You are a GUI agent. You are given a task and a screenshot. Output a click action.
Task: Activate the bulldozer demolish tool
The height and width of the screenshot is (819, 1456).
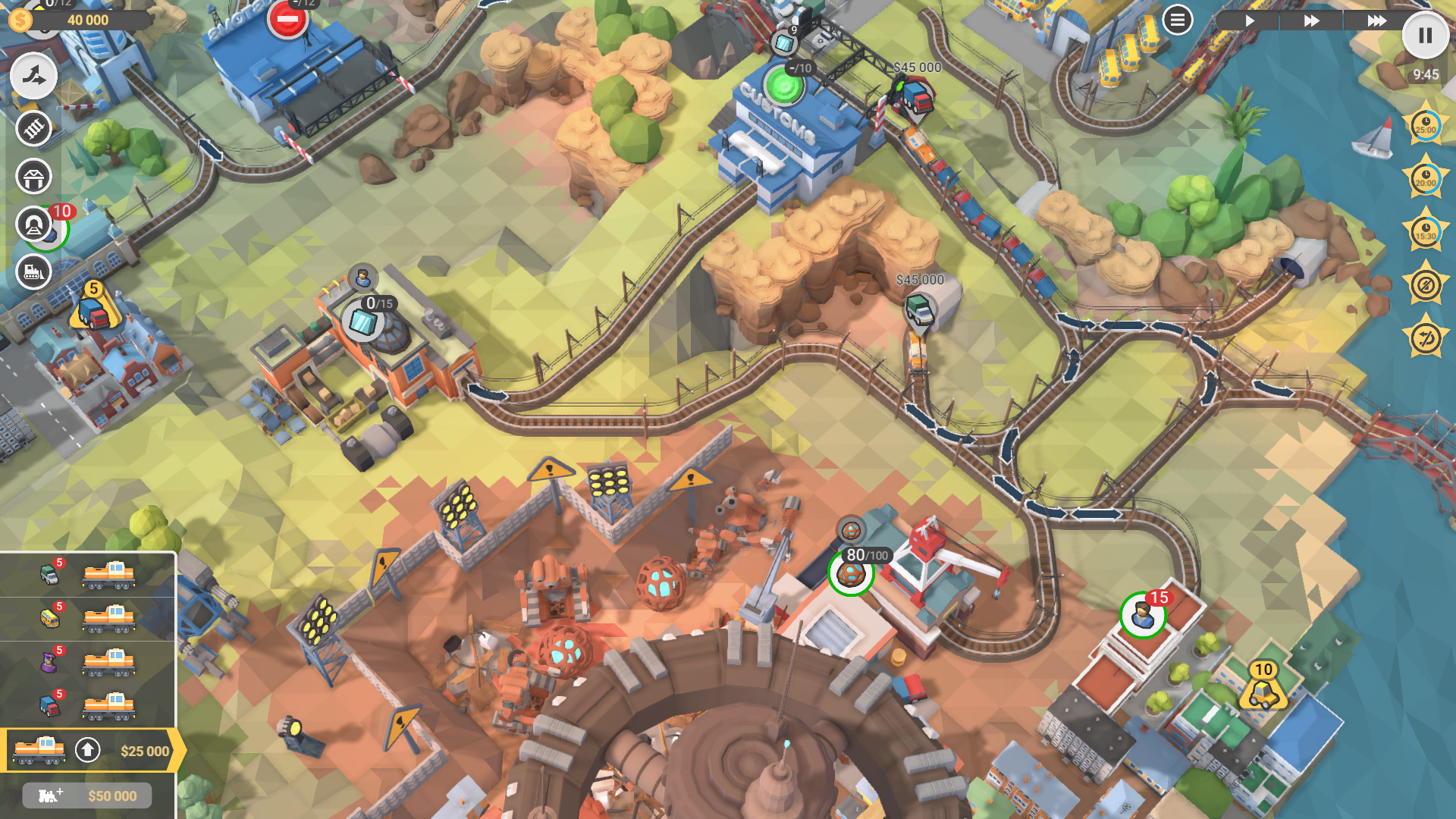tap(33, 271)
